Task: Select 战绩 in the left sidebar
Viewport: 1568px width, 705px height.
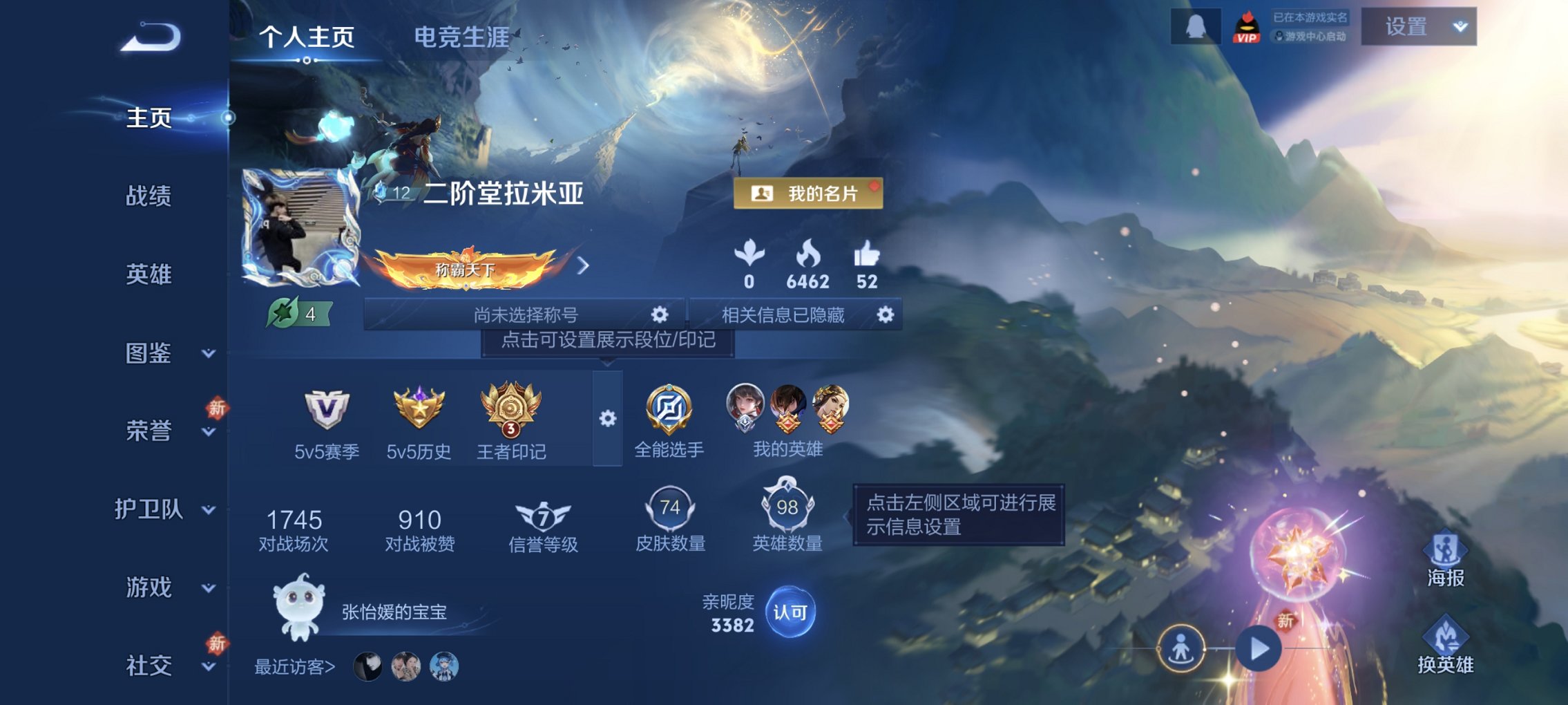Action: pos(147,196)
